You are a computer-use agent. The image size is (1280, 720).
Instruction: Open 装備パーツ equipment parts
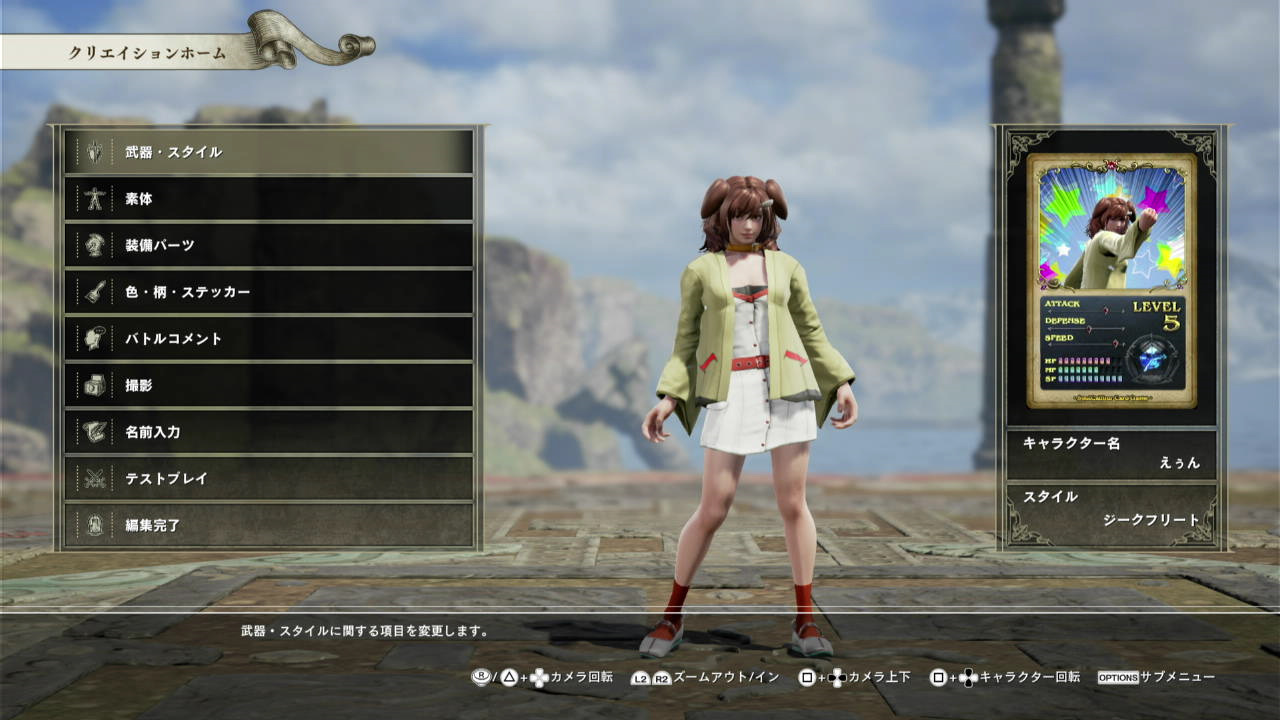click(x=268, y=245)
